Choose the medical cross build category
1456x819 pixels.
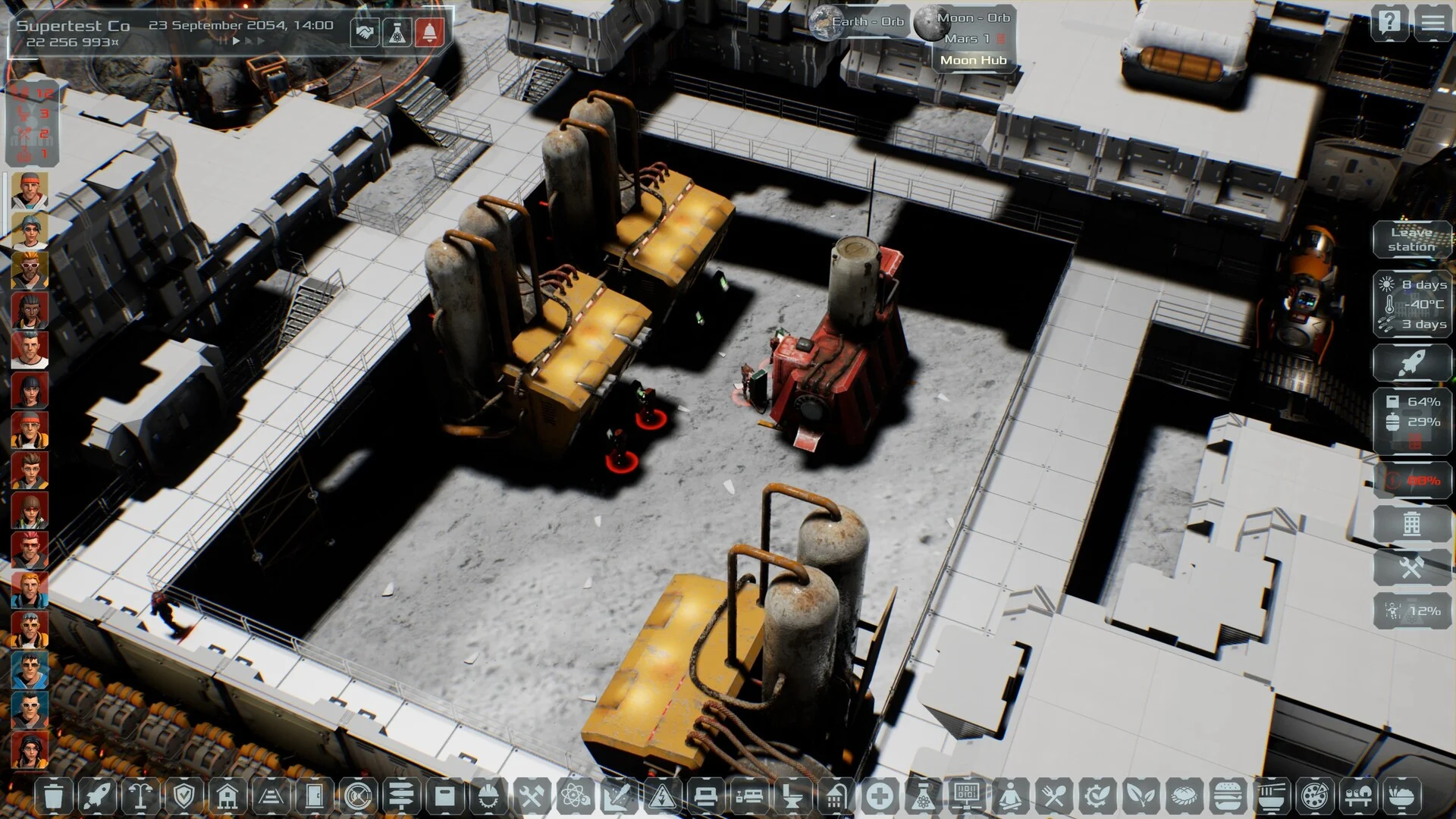tap(879, 797)
